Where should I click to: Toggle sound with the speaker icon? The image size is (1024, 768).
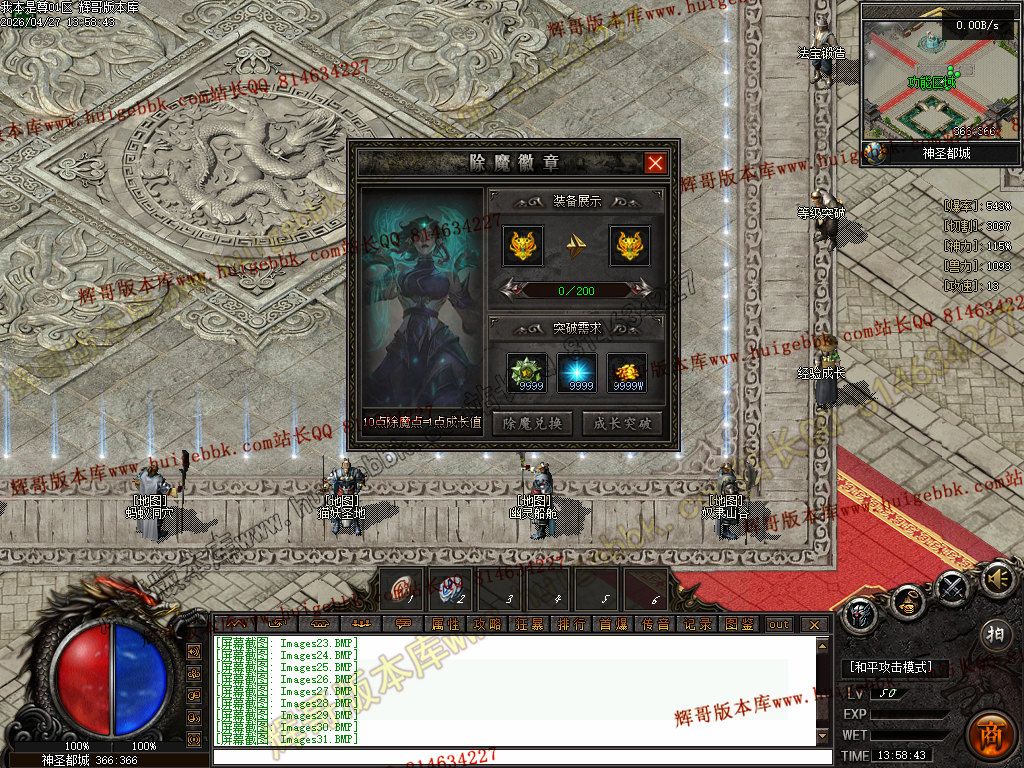click(x=997, y=579)
